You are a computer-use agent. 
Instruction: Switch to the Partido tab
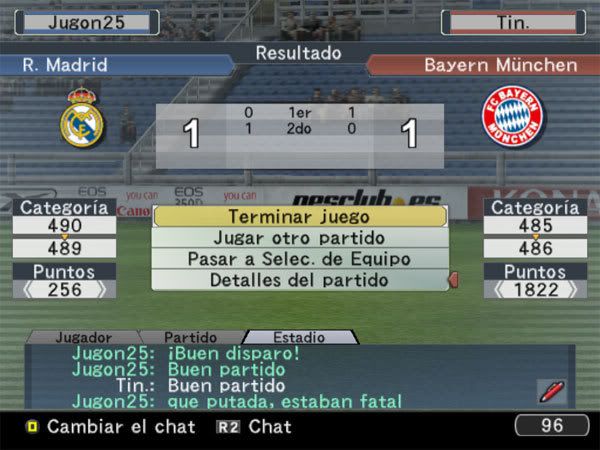(x=190, y=338)
